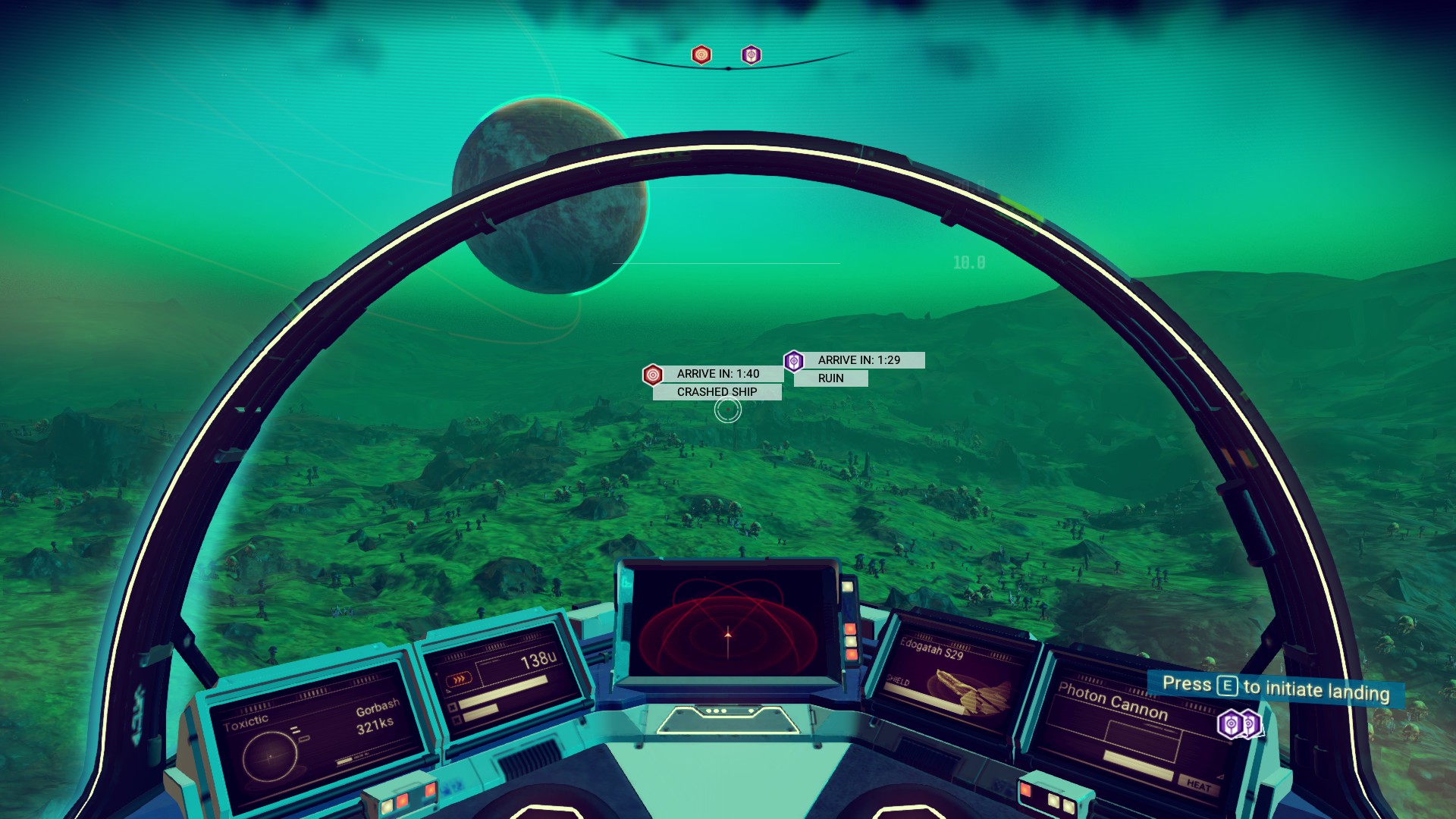Select the red crashed ship compass marker
Screen dimensions: 1456x819
701,55
